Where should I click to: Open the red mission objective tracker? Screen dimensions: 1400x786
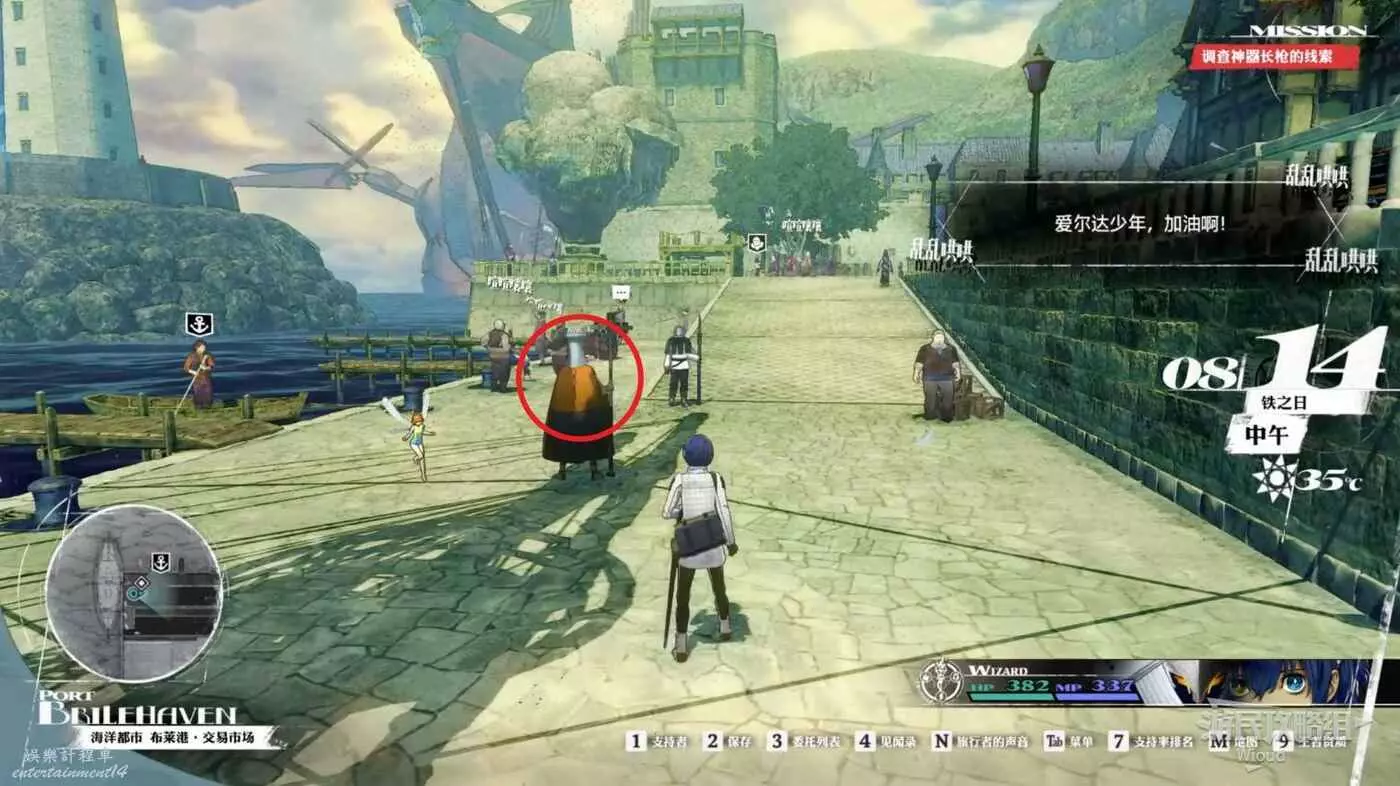pyautogui.click(x=1274, y=57)
